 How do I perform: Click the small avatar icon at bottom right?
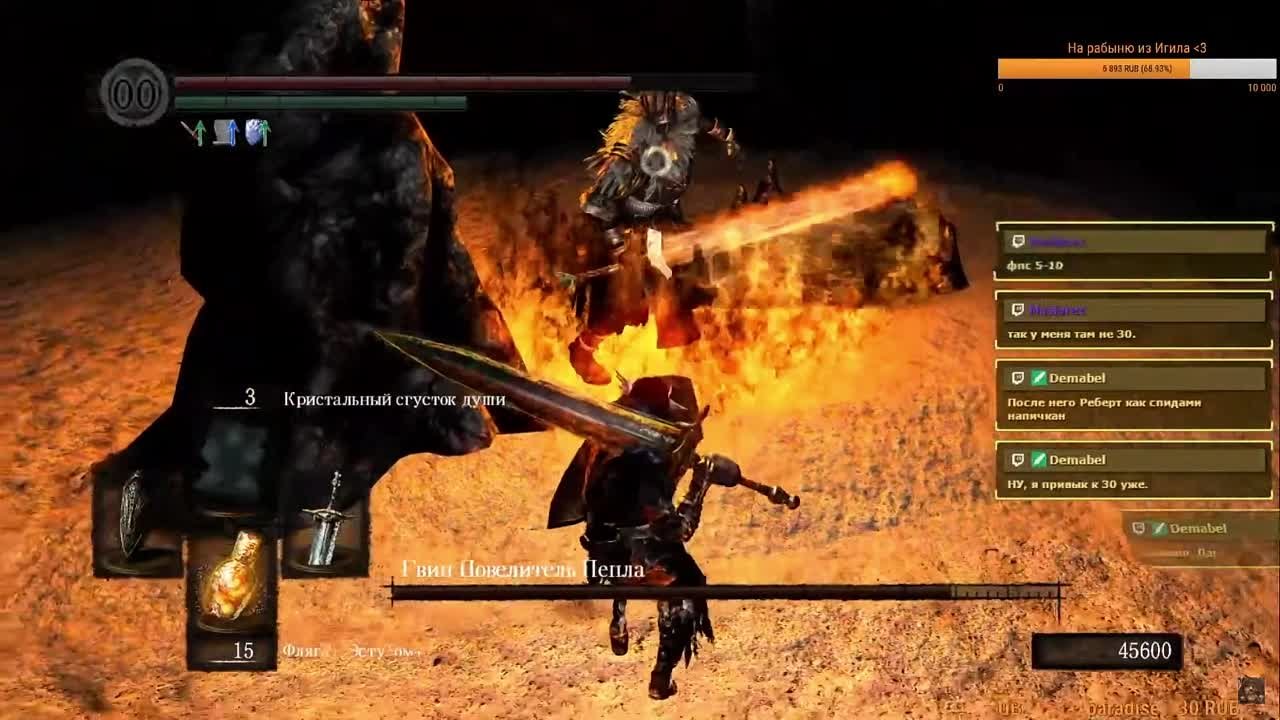(1250, 690)
